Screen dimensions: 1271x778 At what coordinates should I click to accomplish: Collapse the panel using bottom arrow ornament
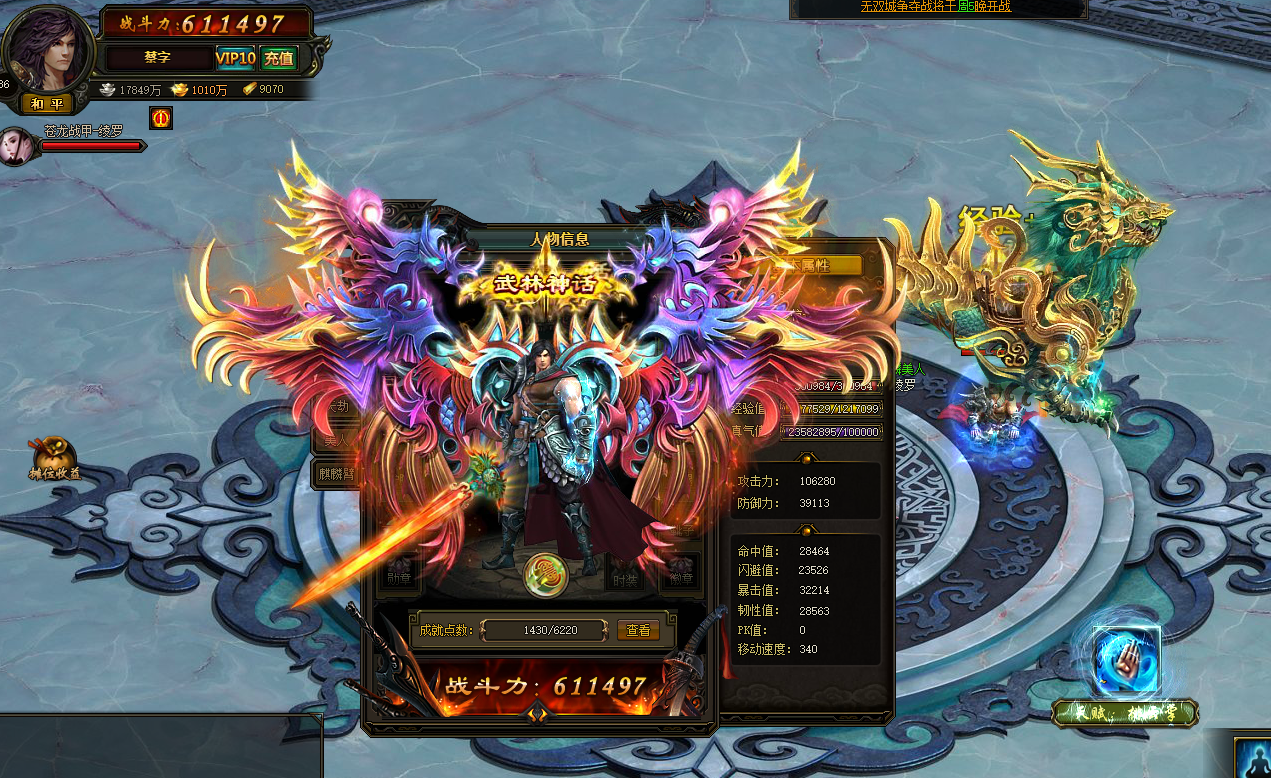point(537,713)
